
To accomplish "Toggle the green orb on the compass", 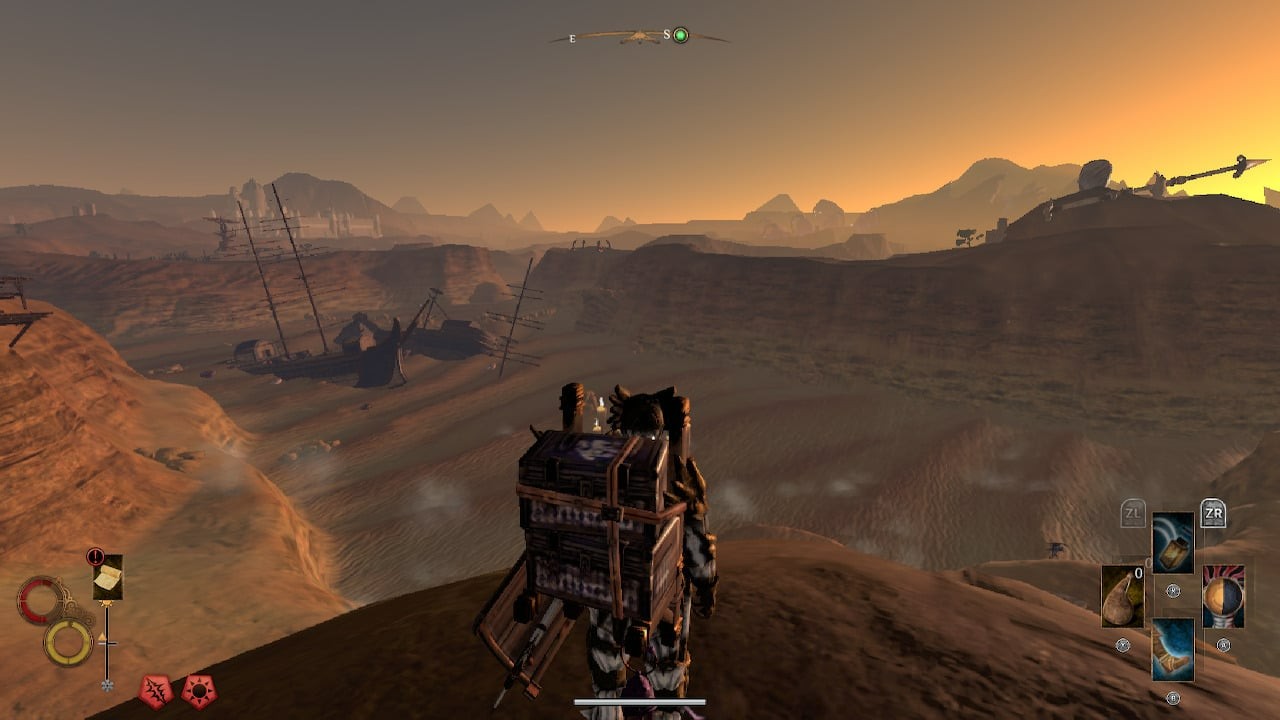I will click(680, 35).
